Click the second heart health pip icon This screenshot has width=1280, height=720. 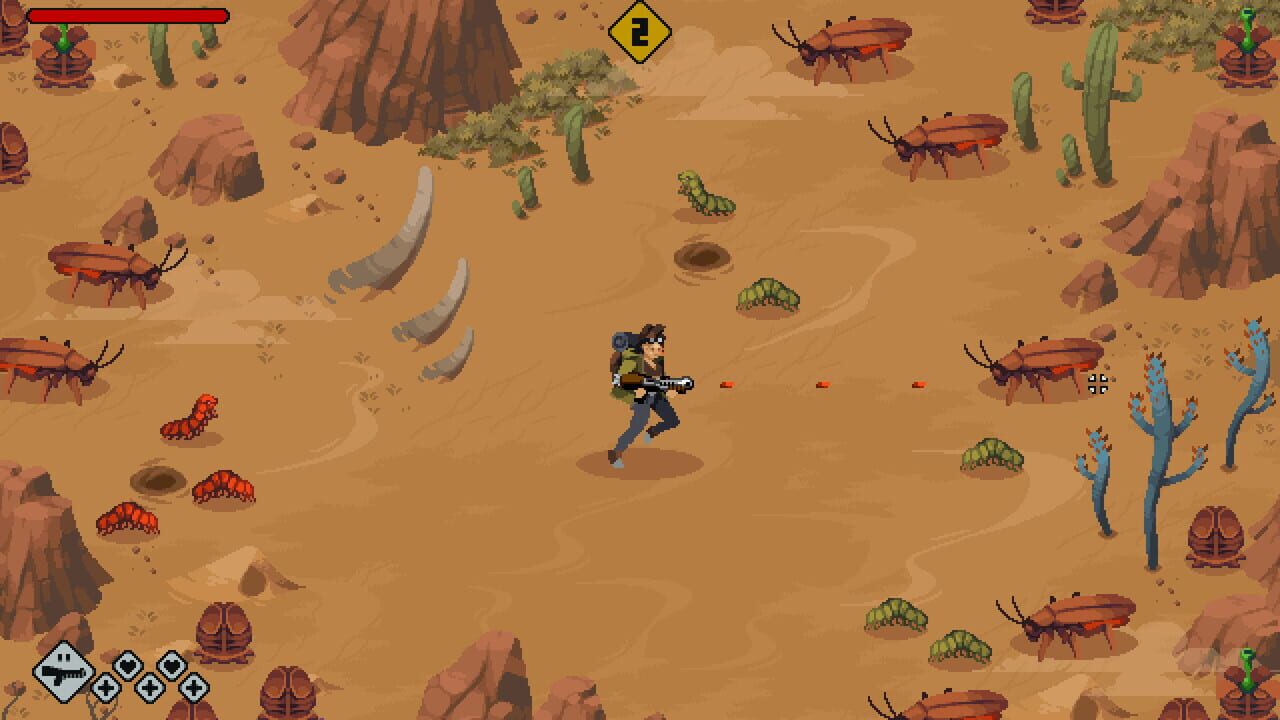(172, 664)
